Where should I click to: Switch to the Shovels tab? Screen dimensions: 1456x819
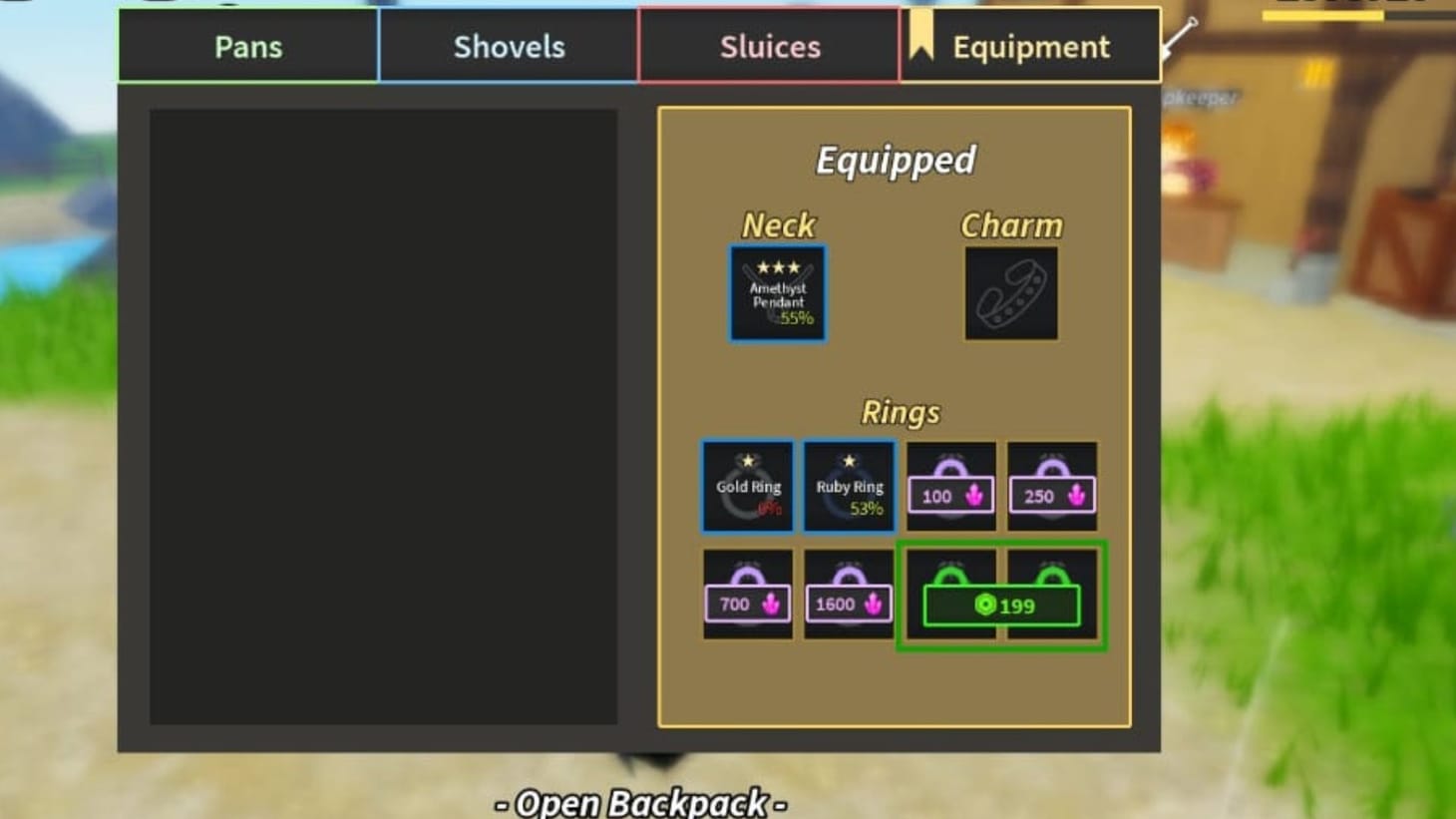(x=510, y=46)
